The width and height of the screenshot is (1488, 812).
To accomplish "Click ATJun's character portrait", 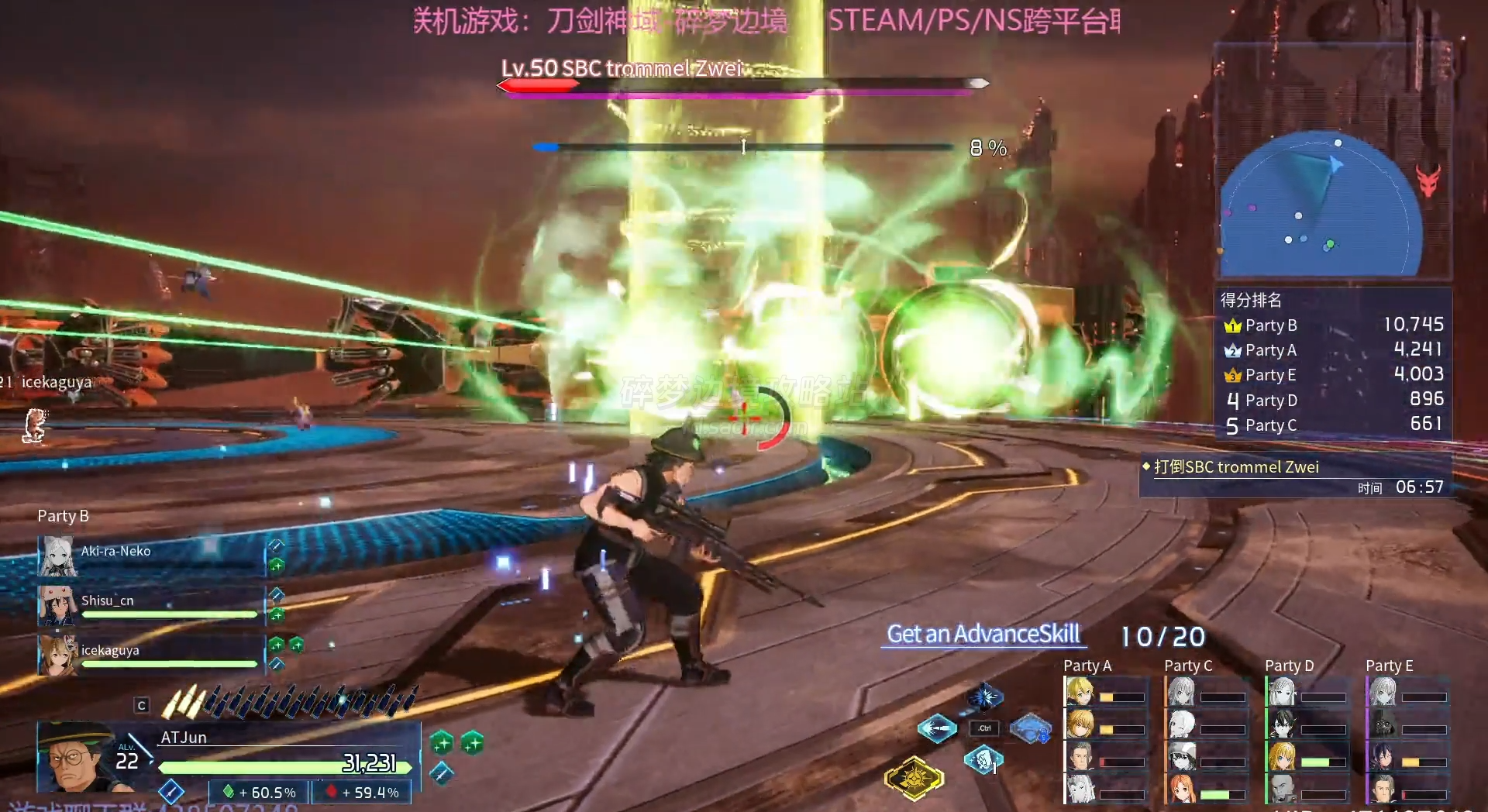I will click(x=76, y=757).
